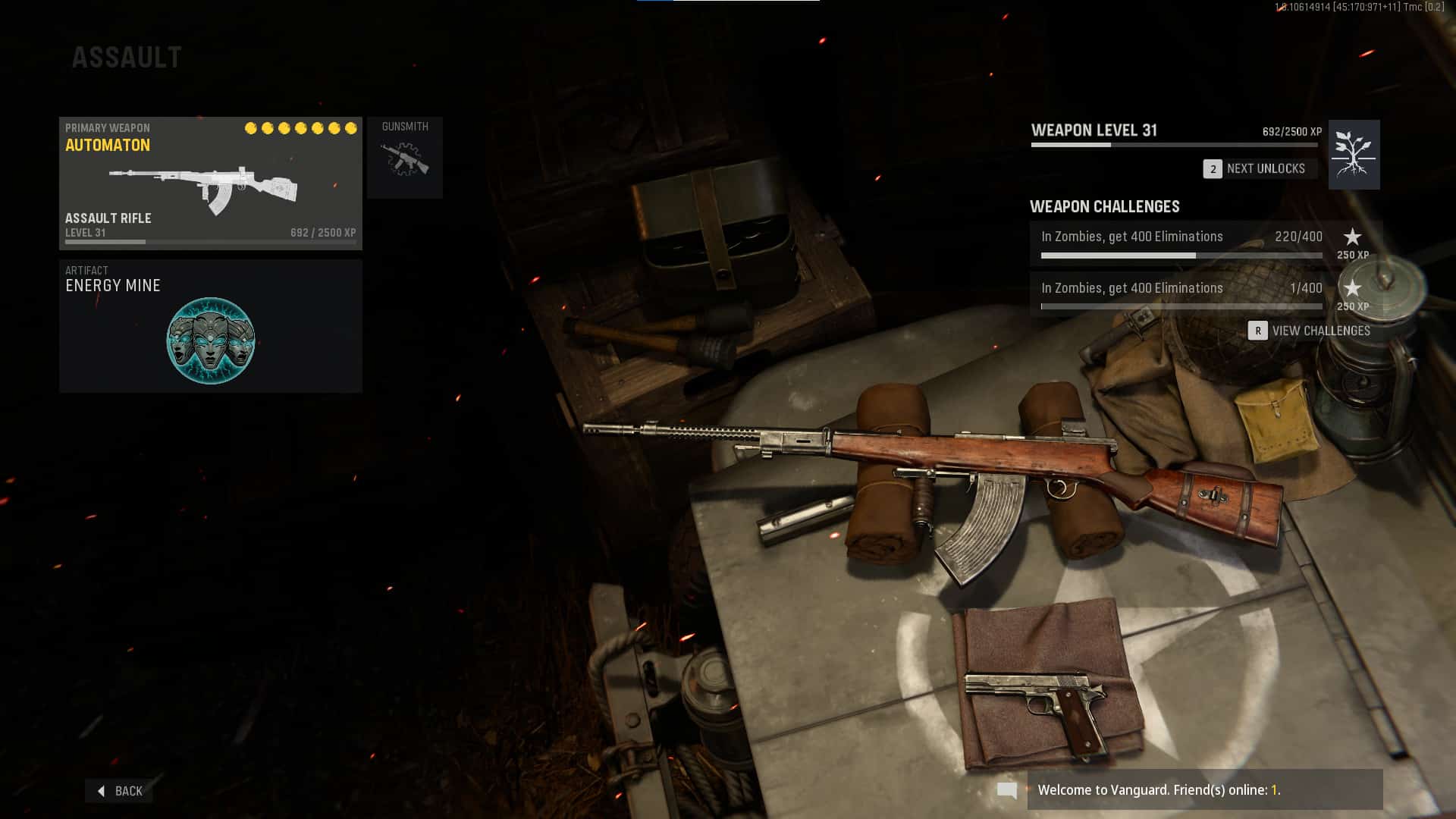Choose the Energy Mine artifact slot
The width and height of the screenshot is (1456, 819).
210,326
